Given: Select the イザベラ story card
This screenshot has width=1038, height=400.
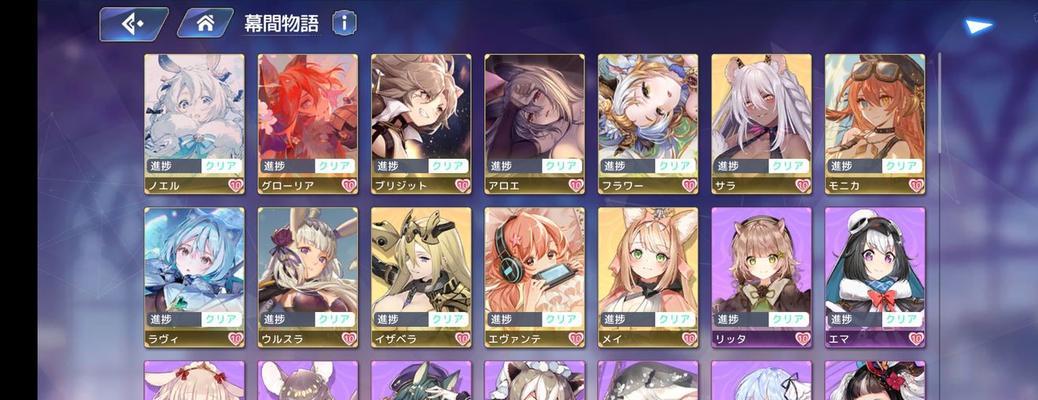Looking at the screenshot, I should [x=421, y=275].
